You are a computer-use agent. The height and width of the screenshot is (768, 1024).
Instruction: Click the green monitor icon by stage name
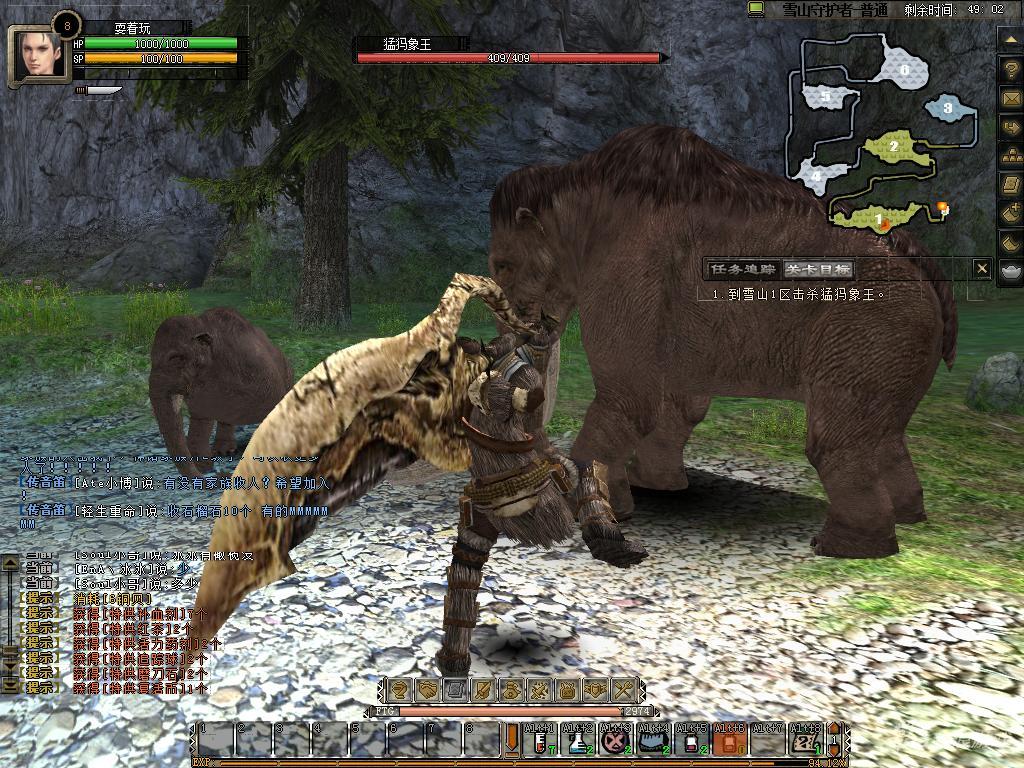point(757,9)
